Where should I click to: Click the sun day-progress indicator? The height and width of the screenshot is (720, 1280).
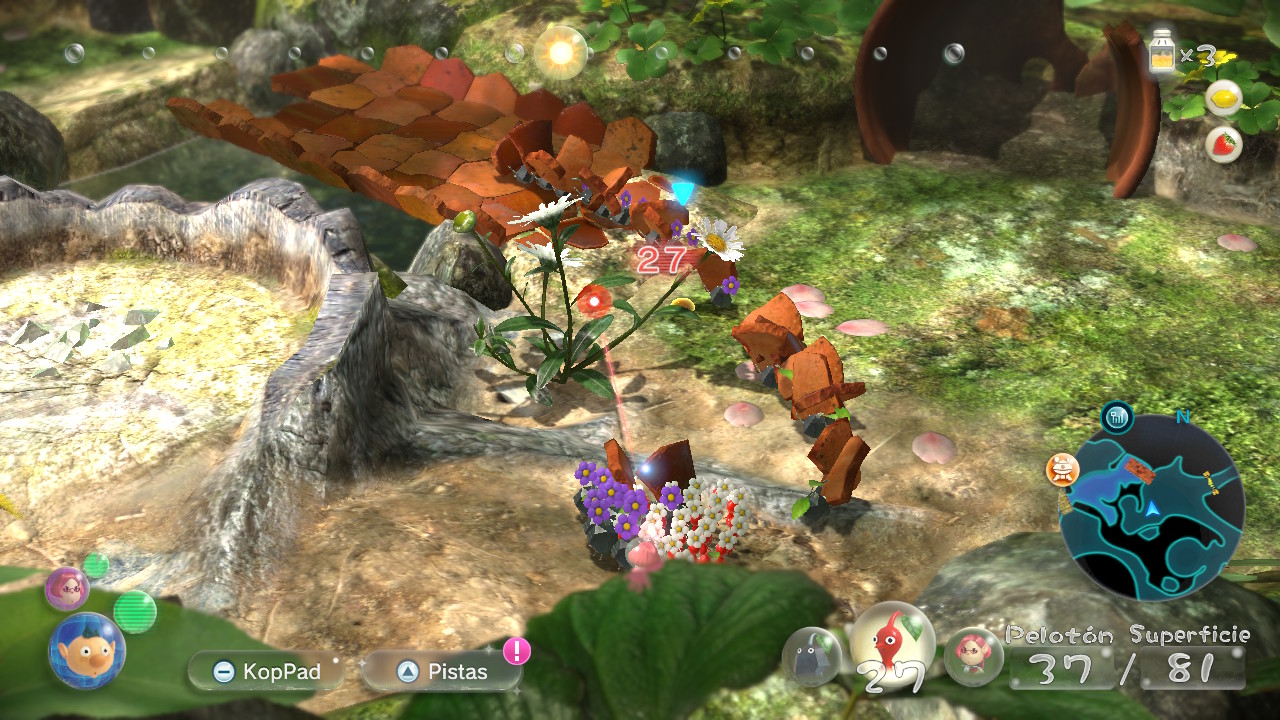(x=560, y=51)
